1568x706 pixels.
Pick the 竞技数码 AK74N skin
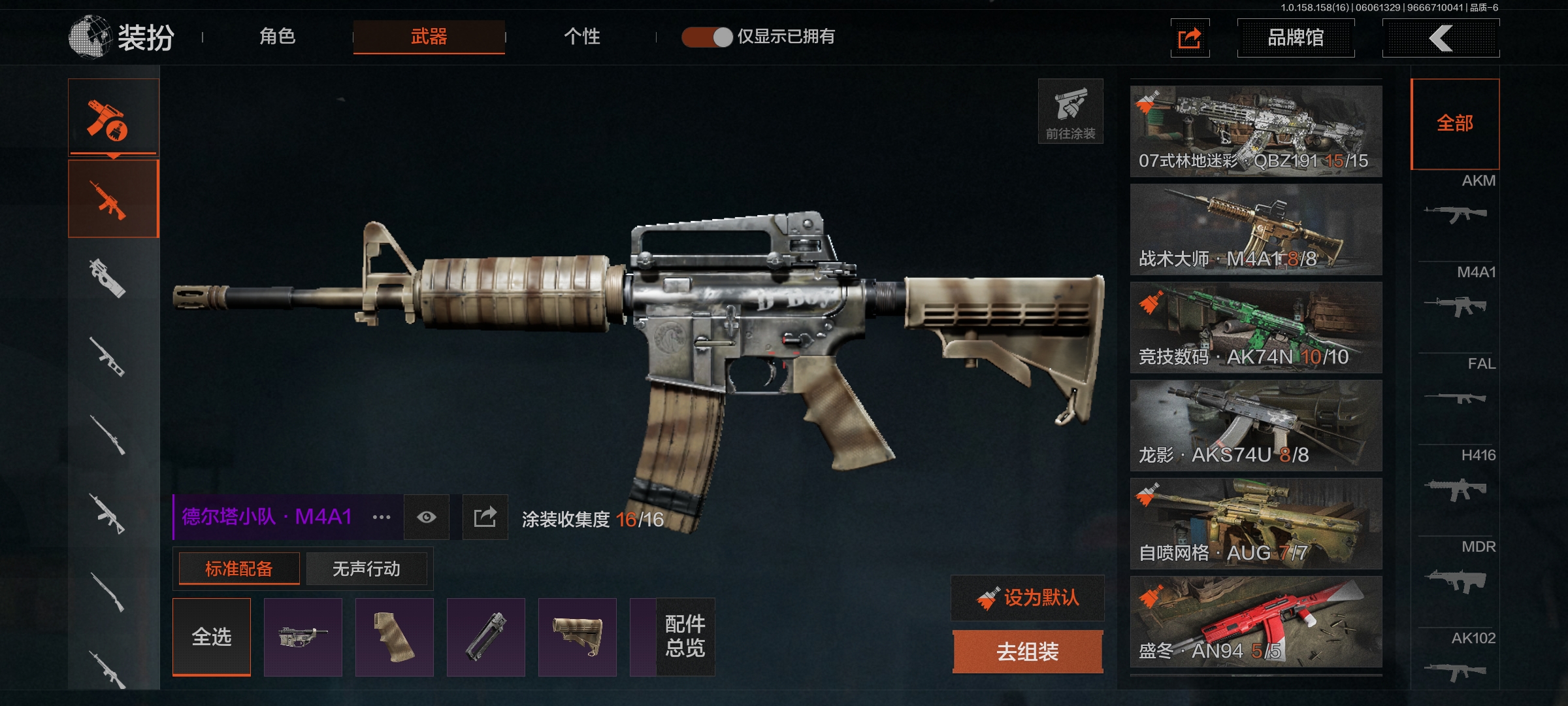point(1256,327)
